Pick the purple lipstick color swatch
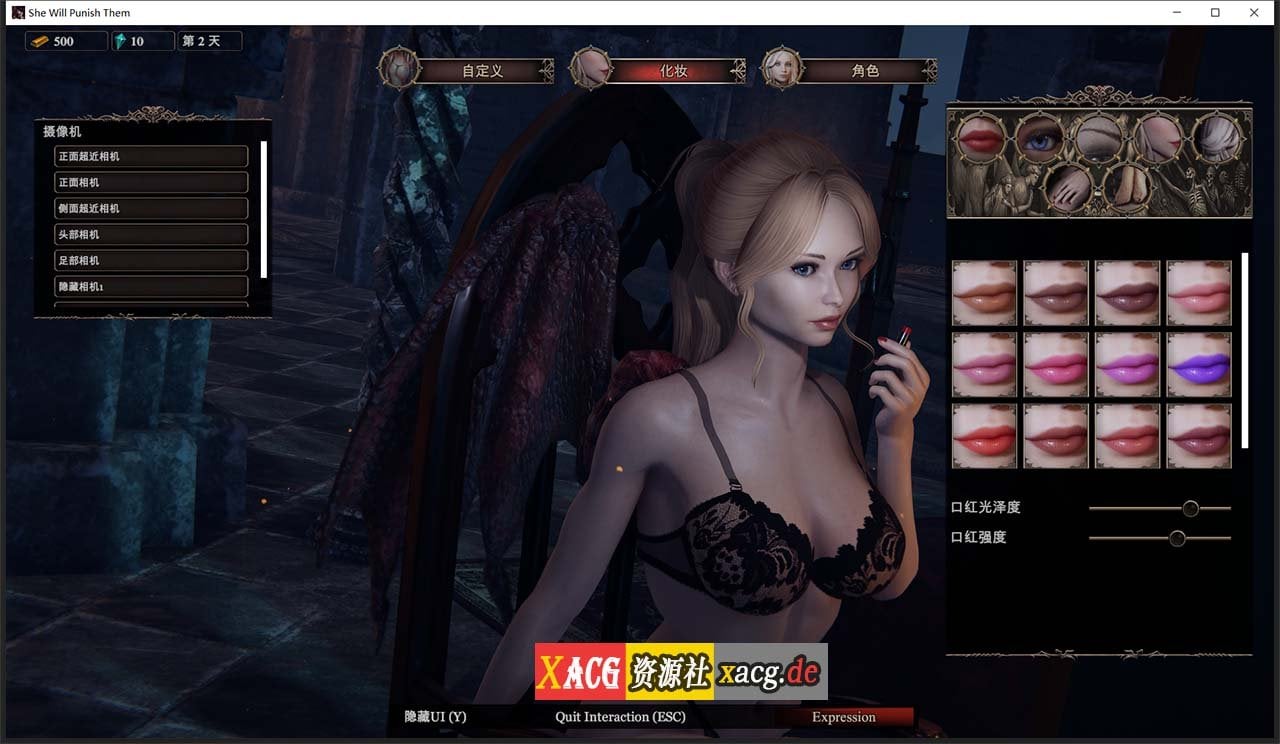1280x744 pixels. pyautogui.click(x=1199, y=365)
